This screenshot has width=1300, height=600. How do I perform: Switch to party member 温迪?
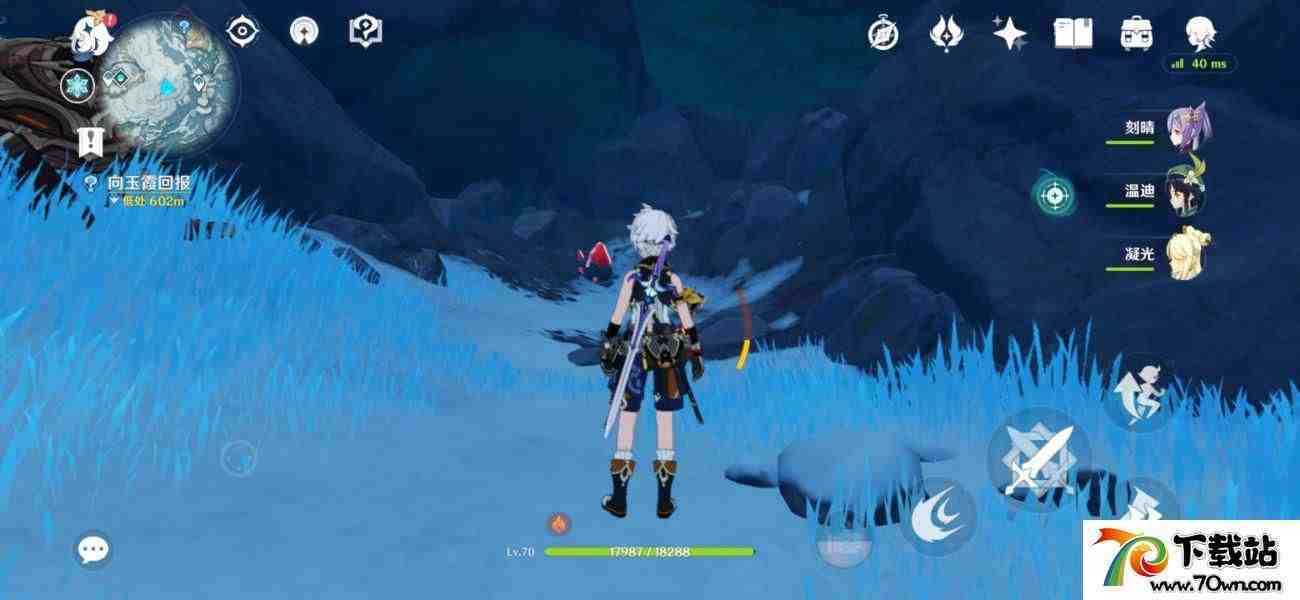(1186, 191)
